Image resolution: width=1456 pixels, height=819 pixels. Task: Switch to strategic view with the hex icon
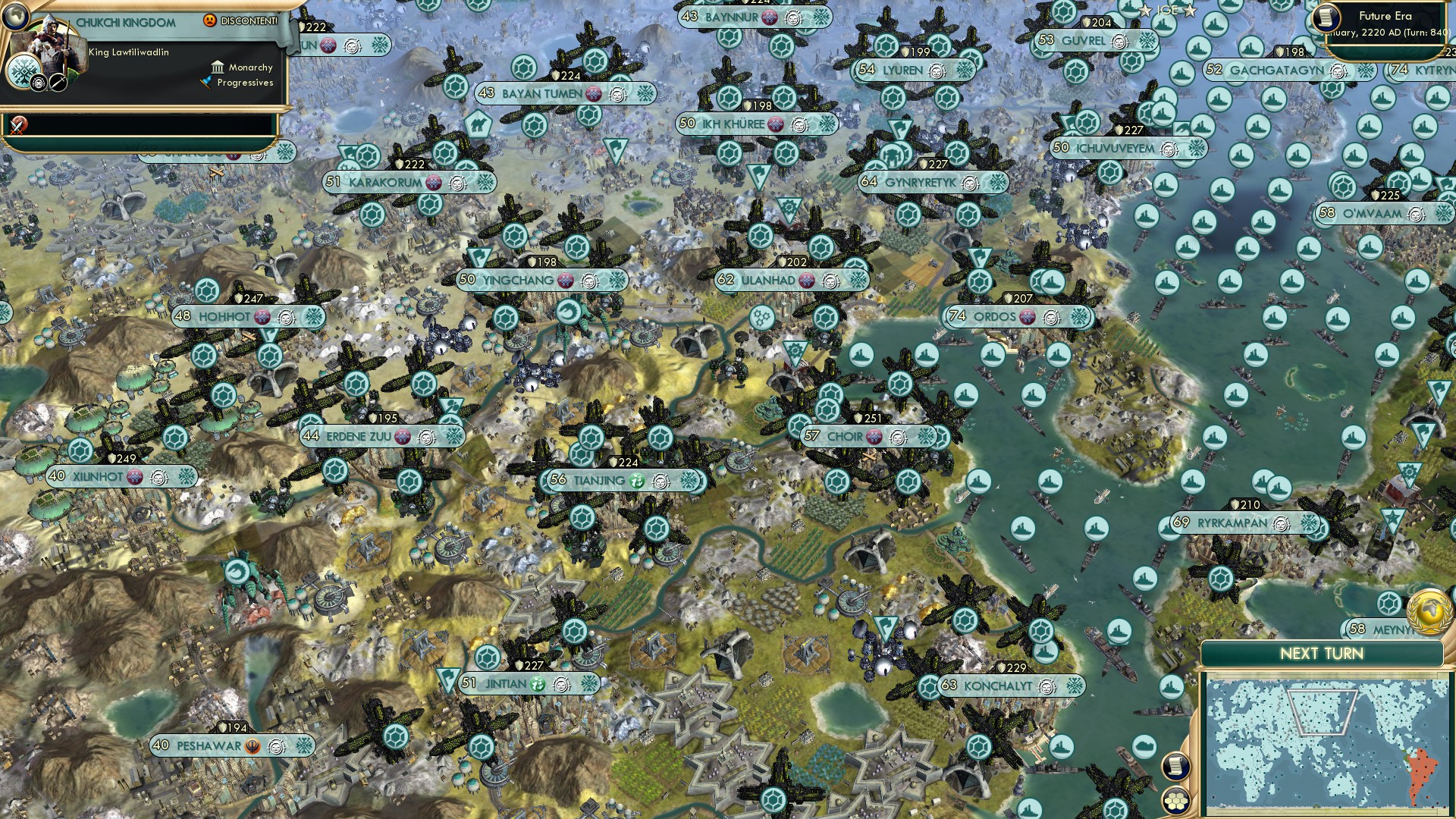tap(1176, 800)
